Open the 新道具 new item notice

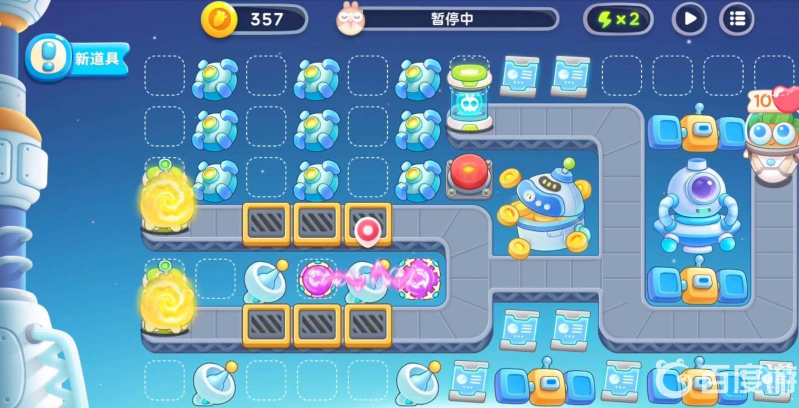78,58
